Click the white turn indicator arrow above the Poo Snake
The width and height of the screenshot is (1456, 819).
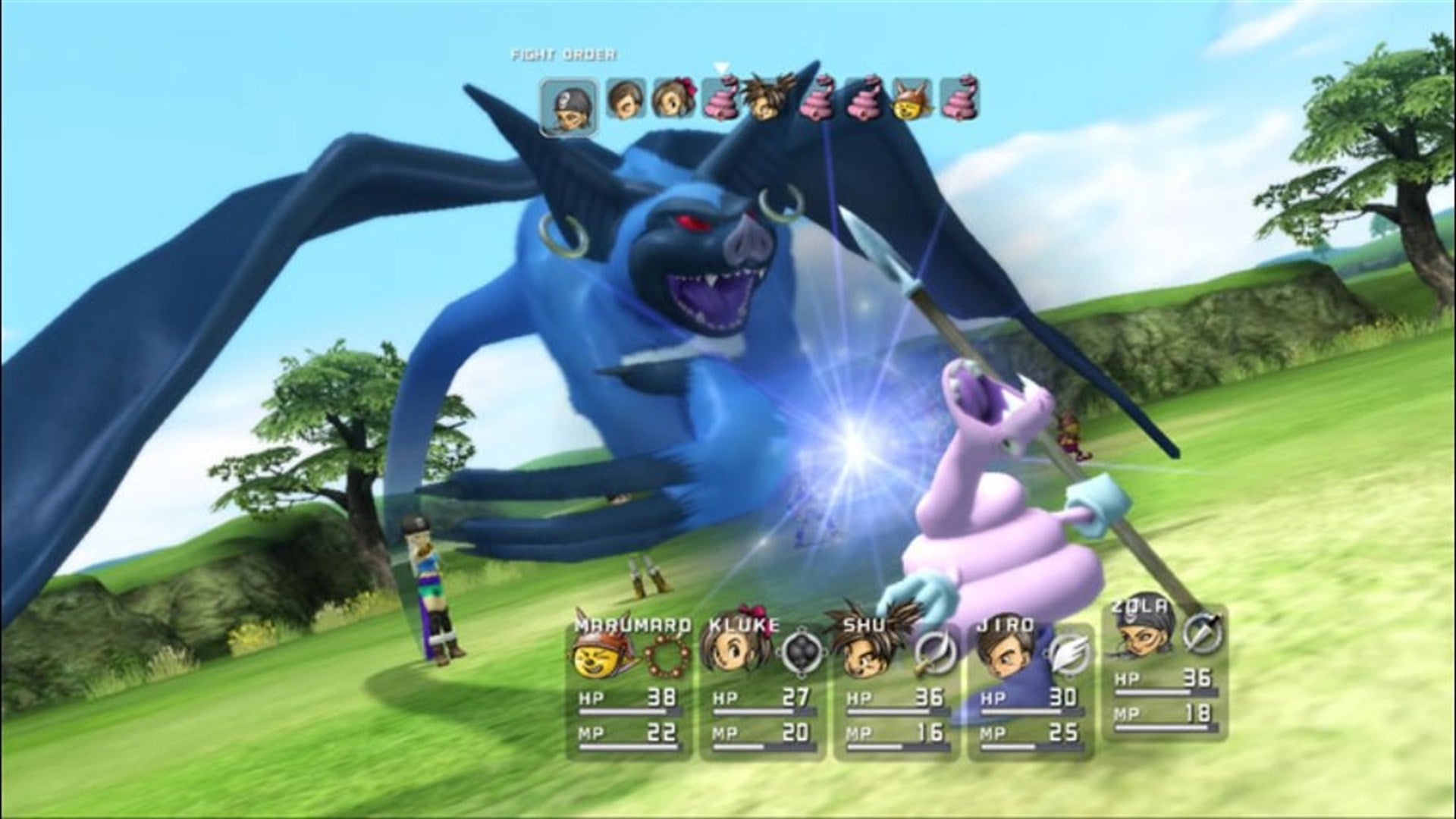720,67
